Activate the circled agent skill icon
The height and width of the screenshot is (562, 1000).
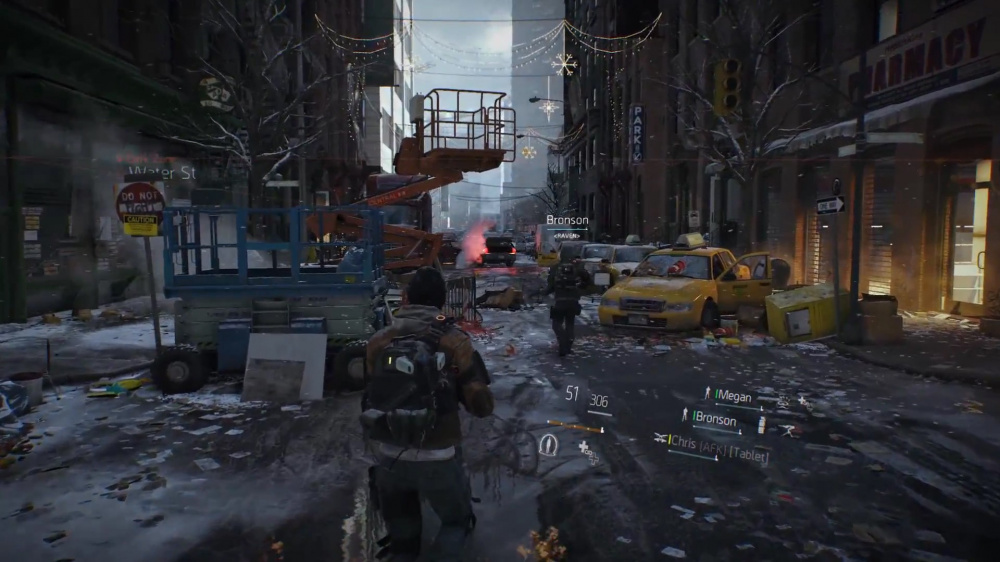(x=548, y=445)
